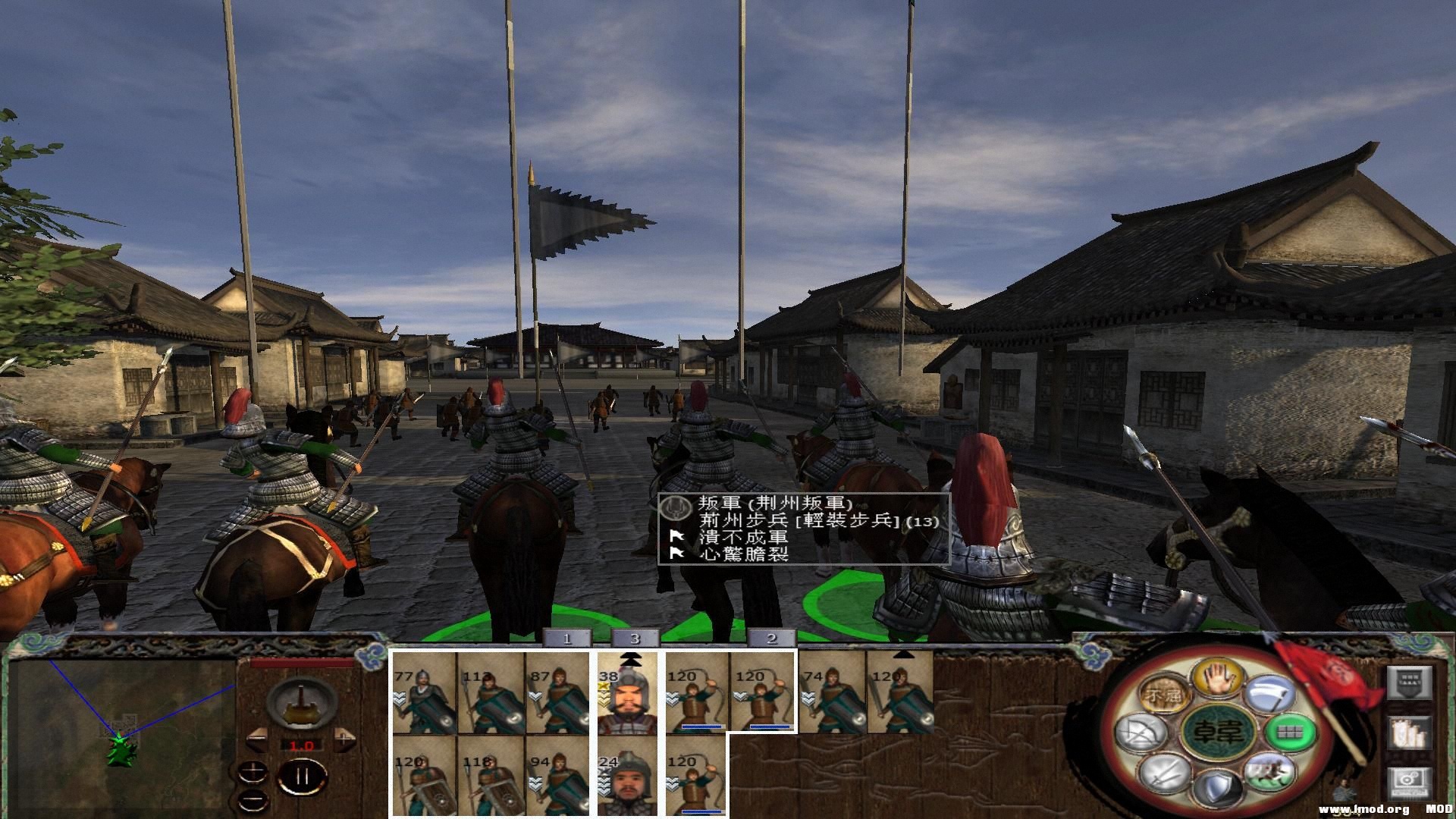Select unit group tab 3
This screenshot has width=1456, height=819.
[x=635, y=639]
